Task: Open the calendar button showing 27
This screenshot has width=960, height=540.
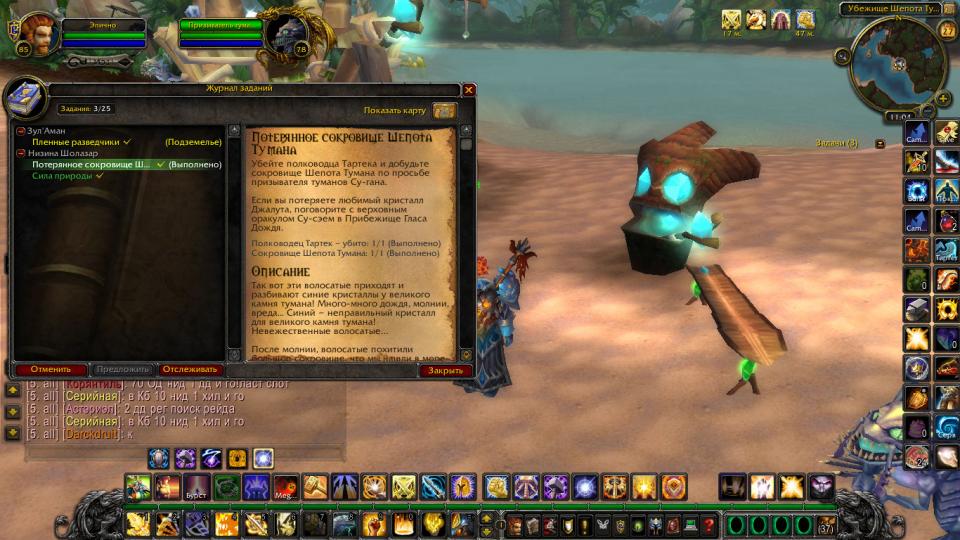Action: [947, 30]
